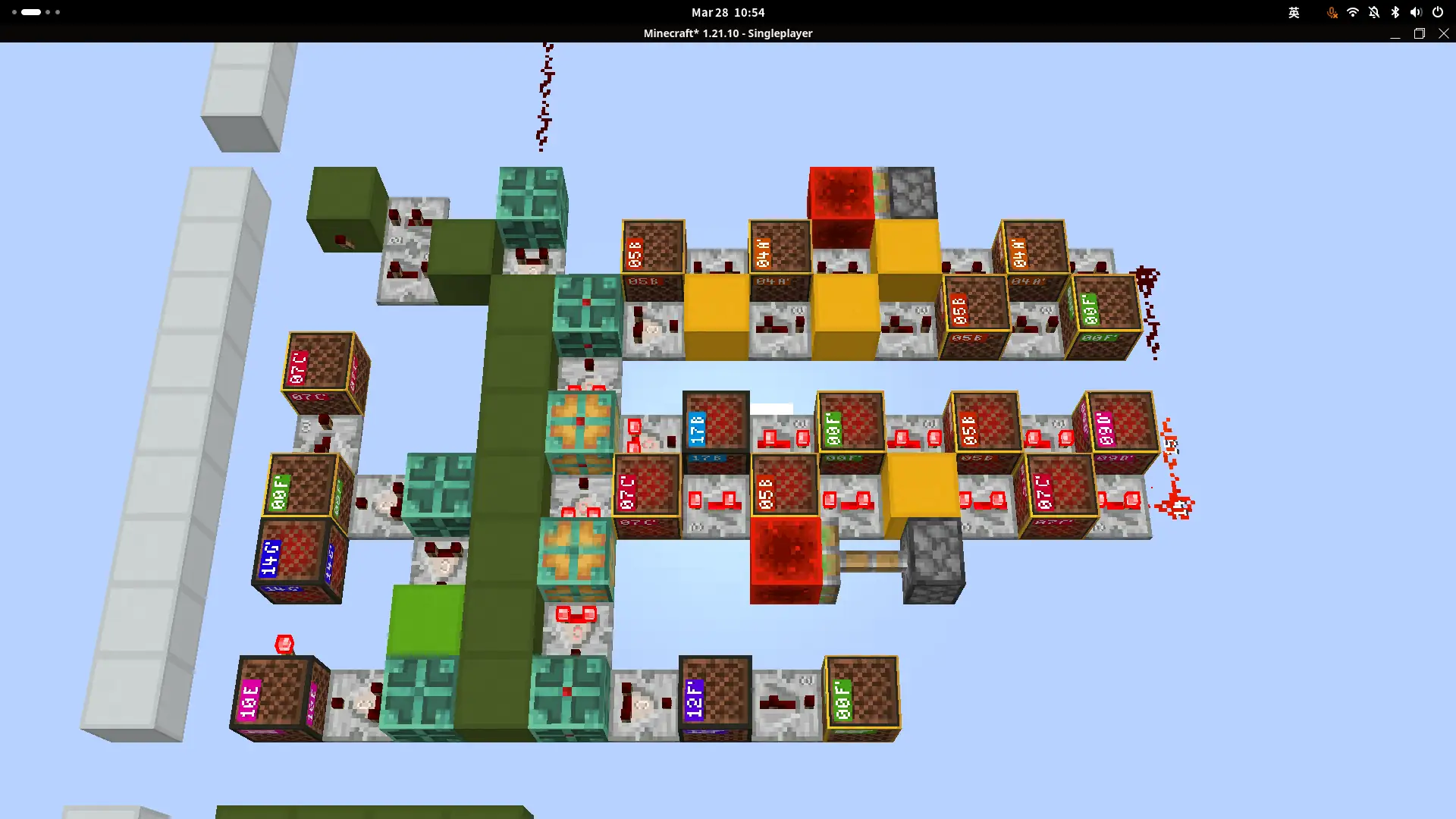Open the 英 input method indicator

click(x=1294, y=12)
